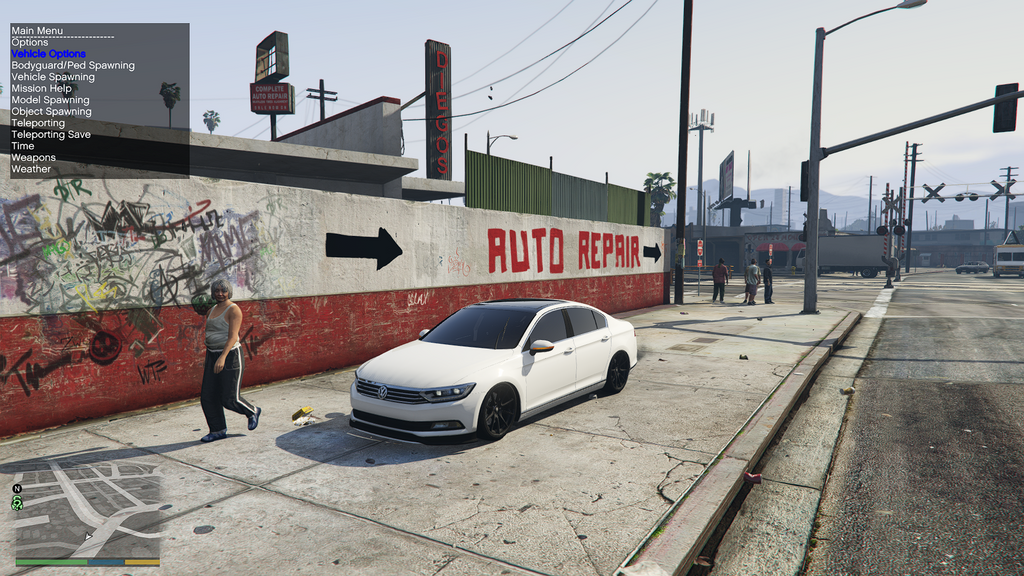1024x576 pixels.
Task: Open the Teleporting submenu
Action: 38,123
